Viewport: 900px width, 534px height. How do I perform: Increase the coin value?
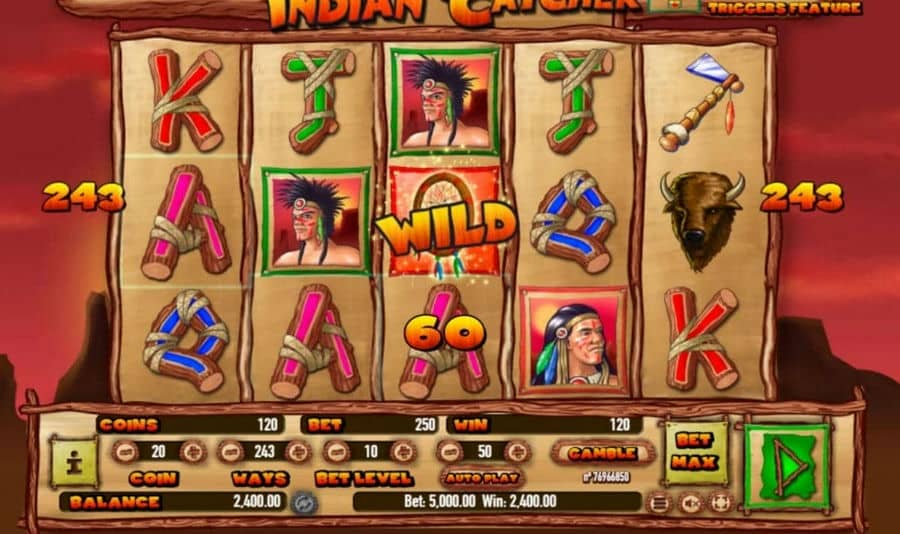click(x=191, y=452)
